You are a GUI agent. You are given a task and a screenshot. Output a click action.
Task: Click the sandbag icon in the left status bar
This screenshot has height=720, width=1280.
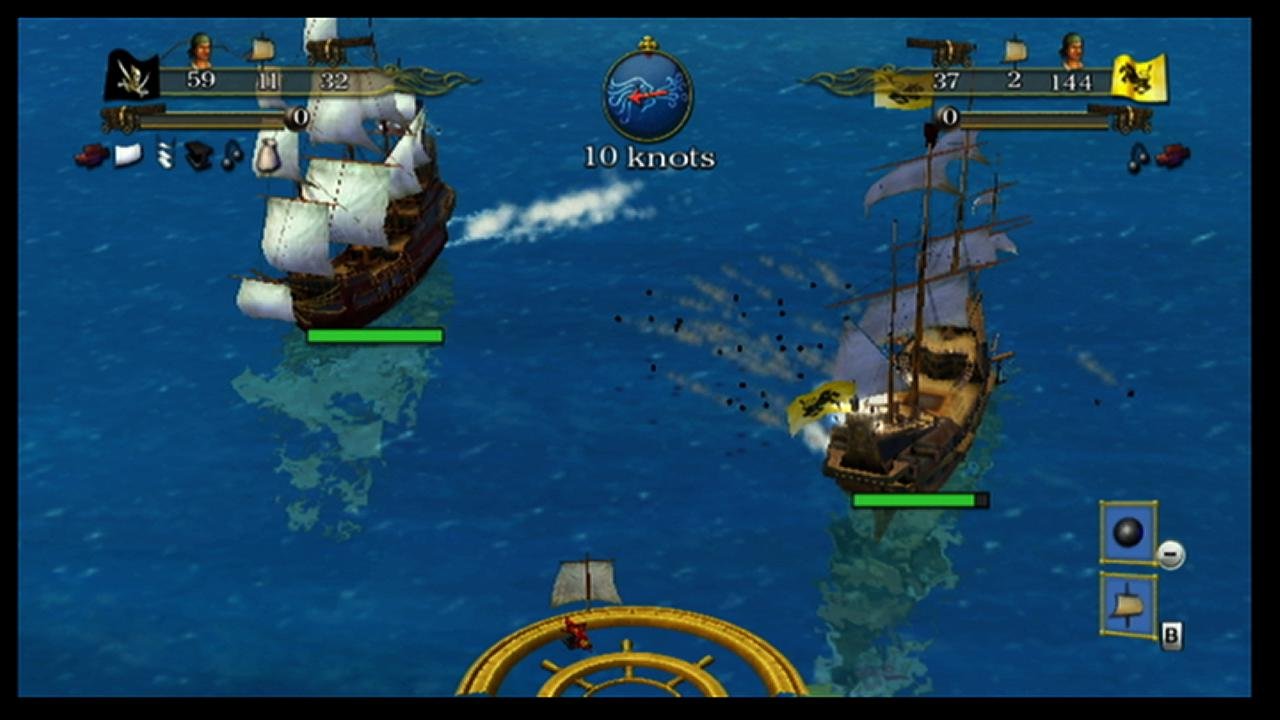click(268, 158)
